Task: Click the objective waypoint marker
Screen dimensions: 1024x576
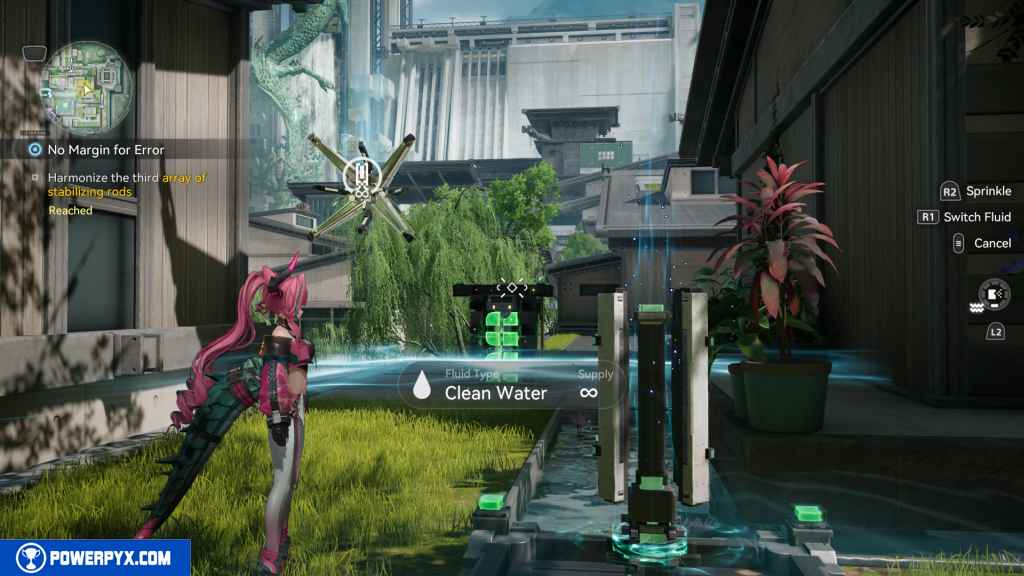Action: [360, 180]
